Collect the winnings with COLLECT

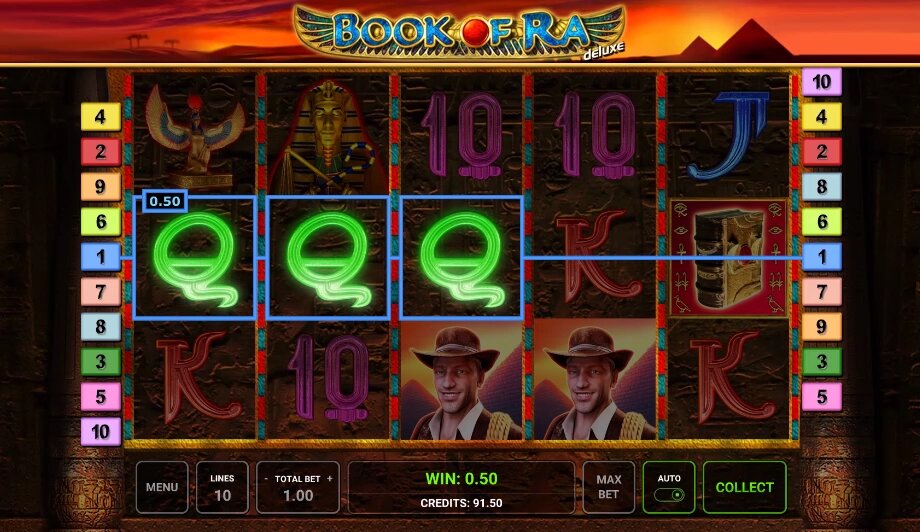744,487
